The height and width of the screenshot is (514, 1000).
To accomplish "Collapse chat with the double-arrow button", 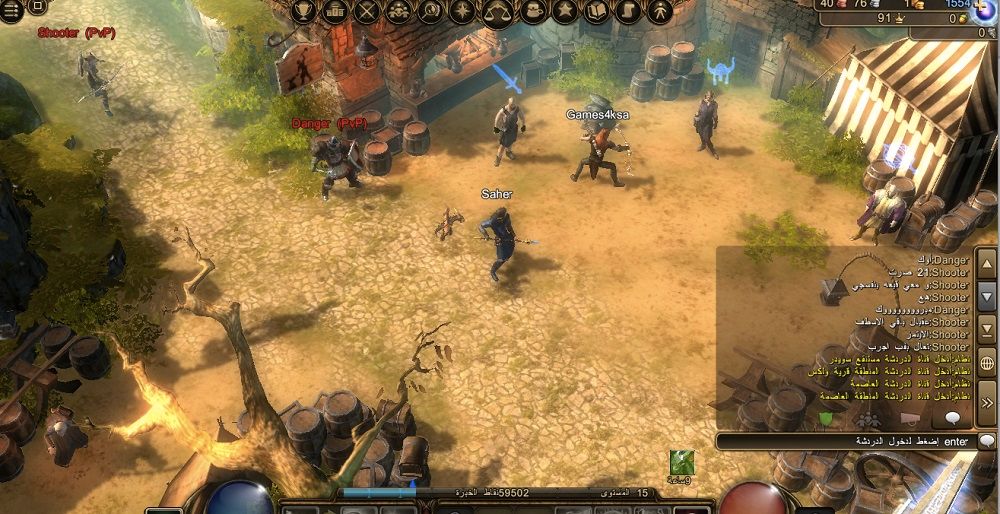I will click(986, 402).
